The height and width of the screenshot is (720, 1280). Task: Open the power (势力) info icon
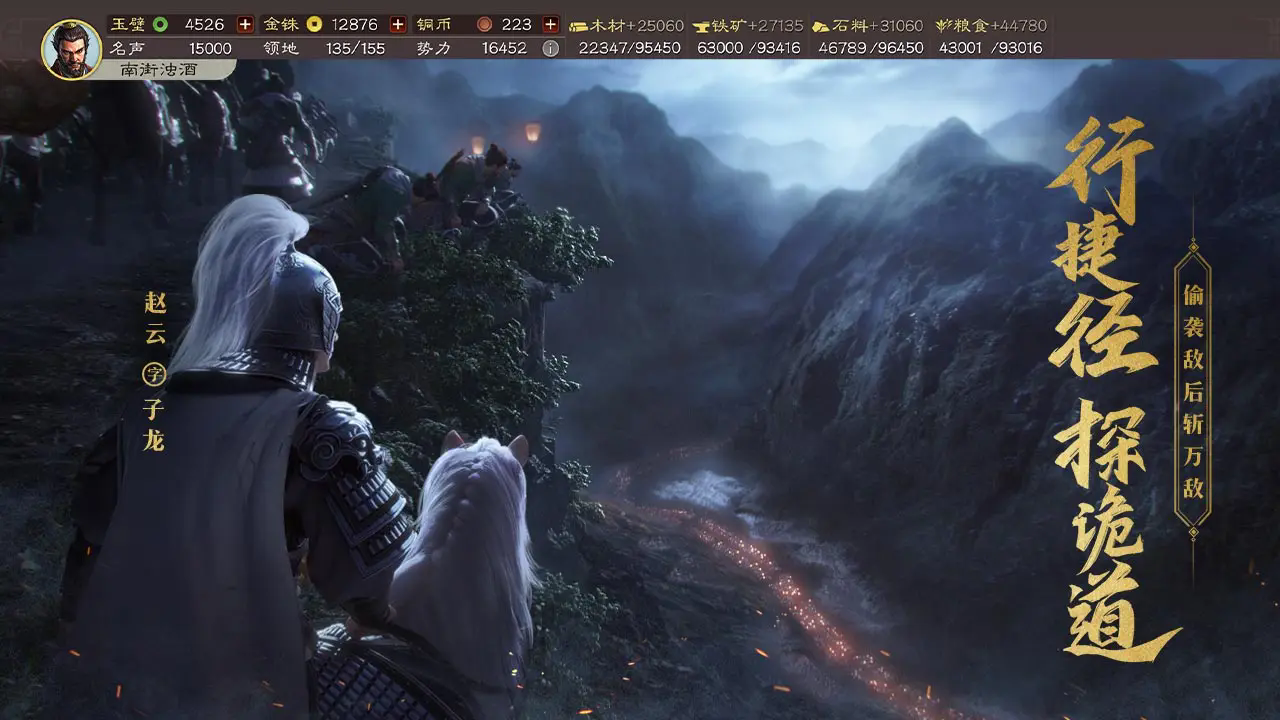click(550, 48)
